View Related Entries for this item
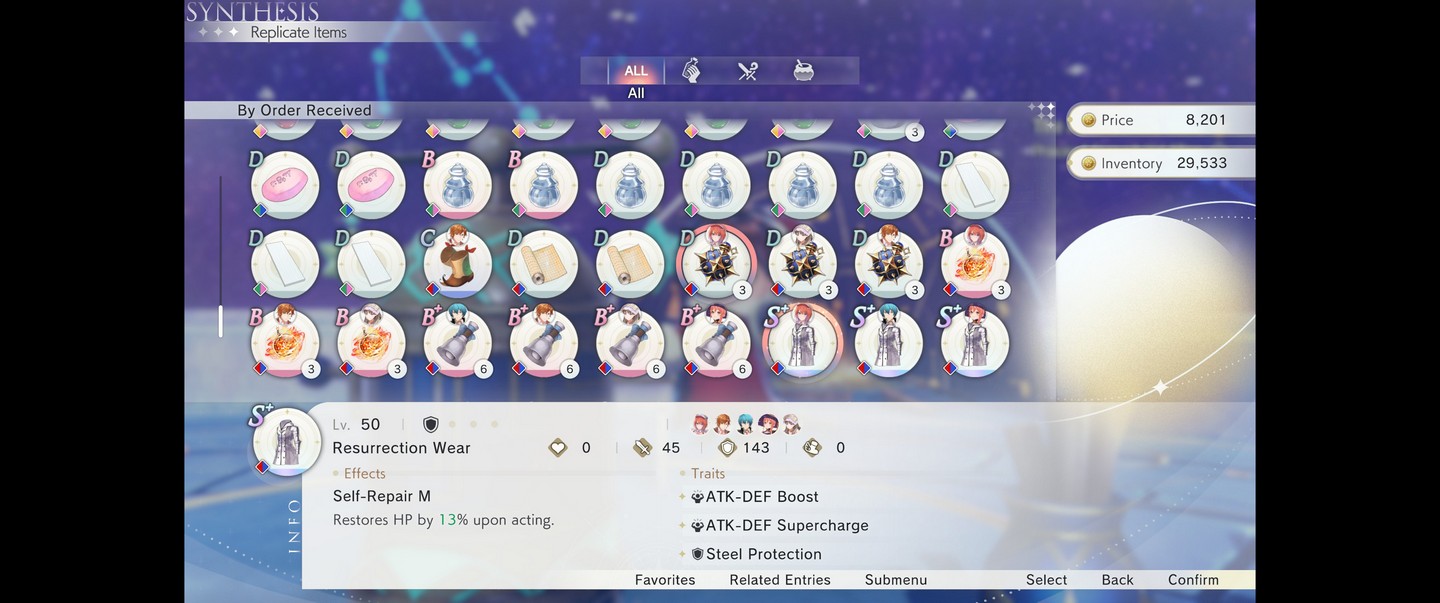The height and width of the screenshot is (603, 1440). tap(780, 580)
